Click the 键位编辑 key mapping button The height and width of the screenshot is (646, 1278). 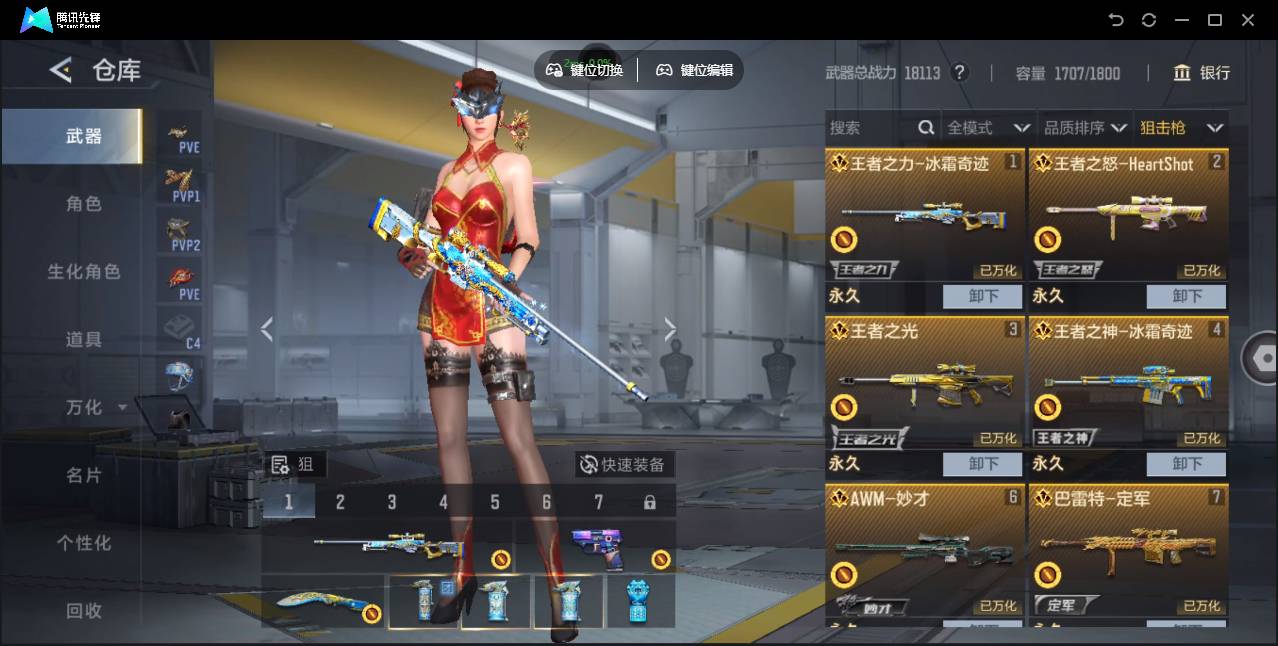[694, 70]
